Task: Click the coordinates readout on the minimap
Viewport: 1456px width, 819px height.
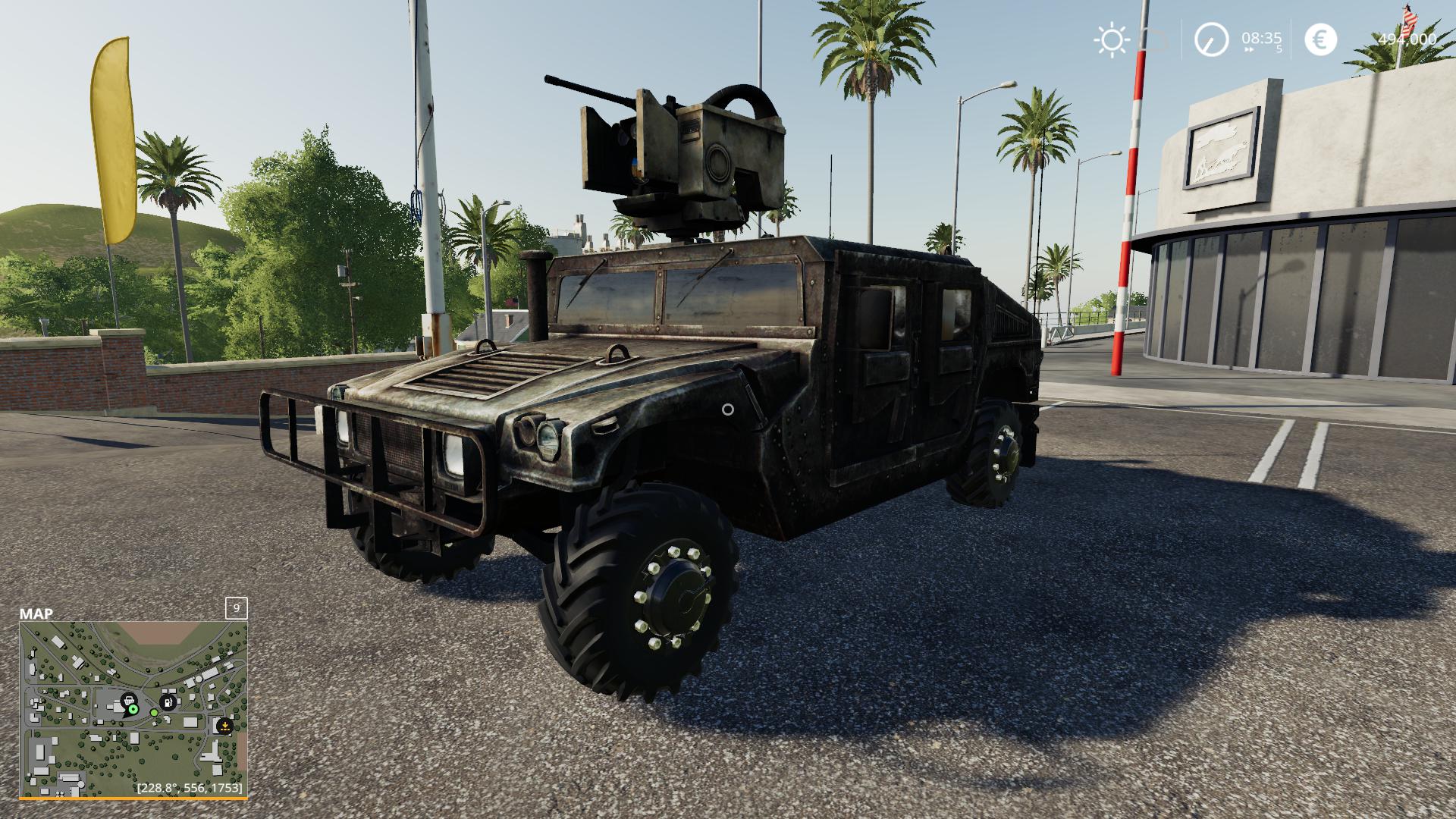Action: pos(190,787)
